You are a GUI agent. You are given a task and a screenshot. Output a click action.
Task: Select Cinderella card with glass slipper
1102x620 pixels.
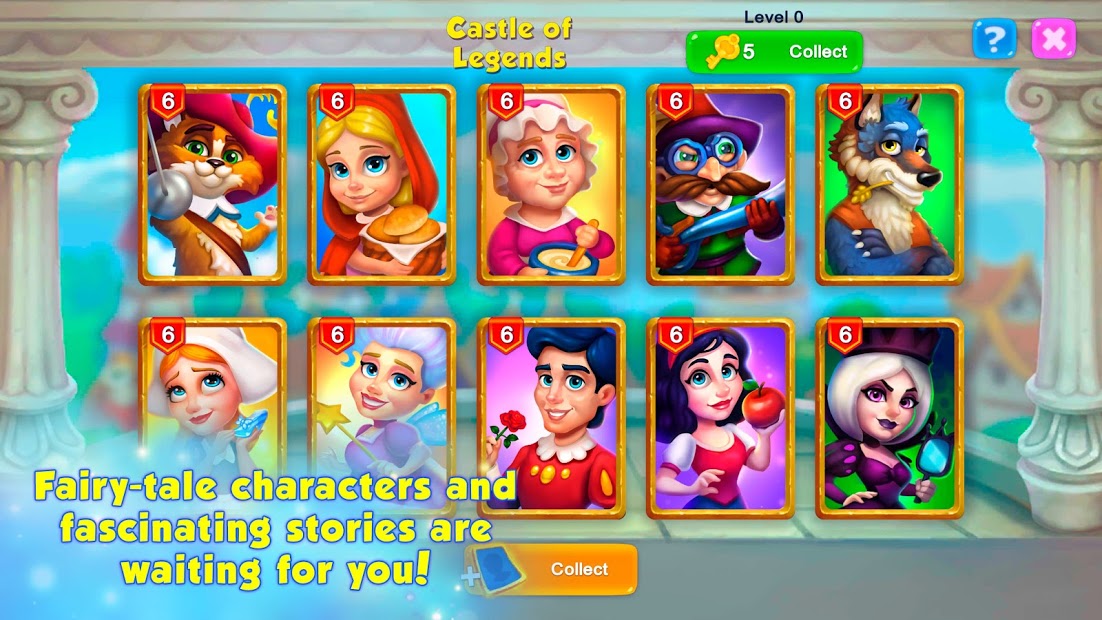click(x=213, y=400)
